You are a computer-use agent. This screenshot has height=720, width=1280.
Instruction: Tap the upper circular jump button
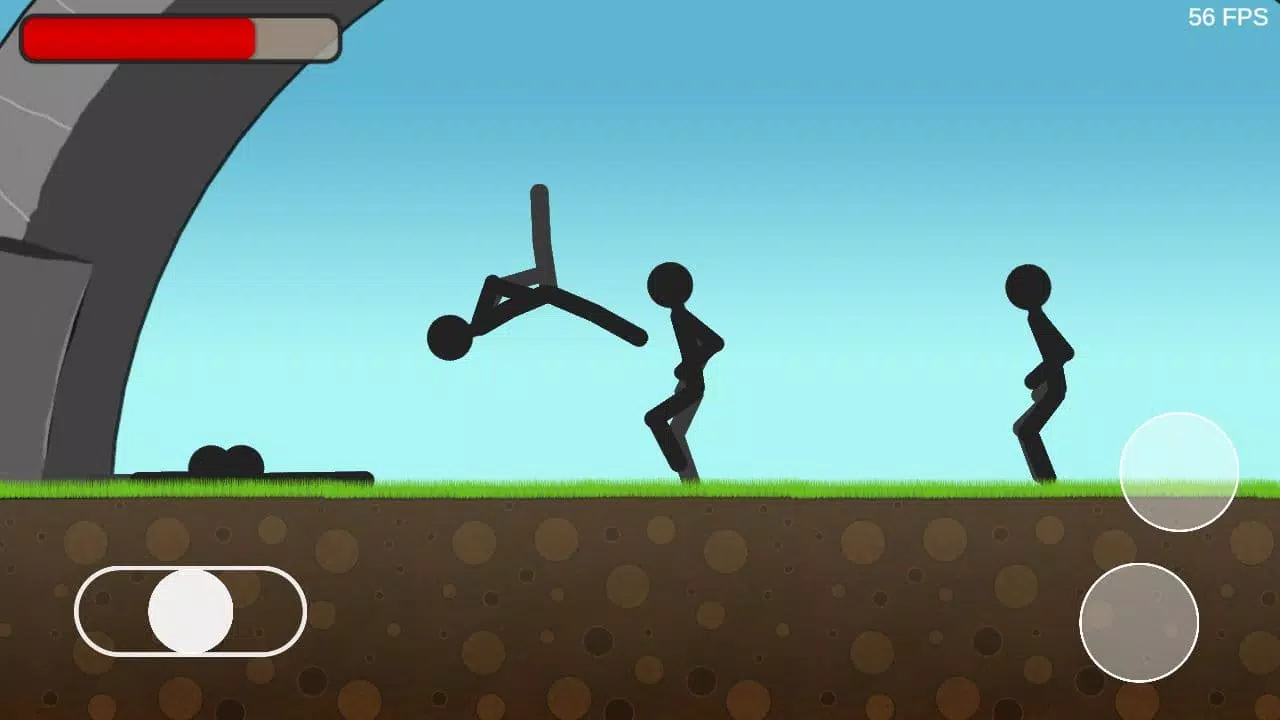tap(1180, 470)
